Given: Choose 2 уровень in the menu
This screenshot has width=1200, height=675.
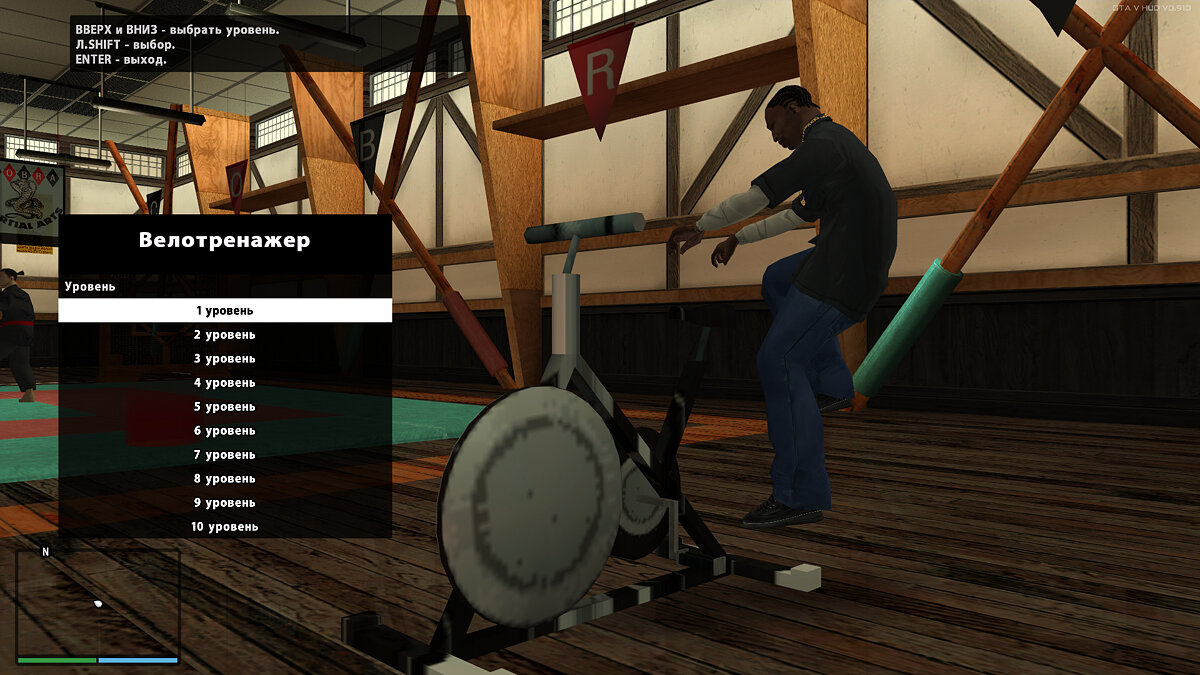Looking at the screenshot, I should tap(225, 335).
